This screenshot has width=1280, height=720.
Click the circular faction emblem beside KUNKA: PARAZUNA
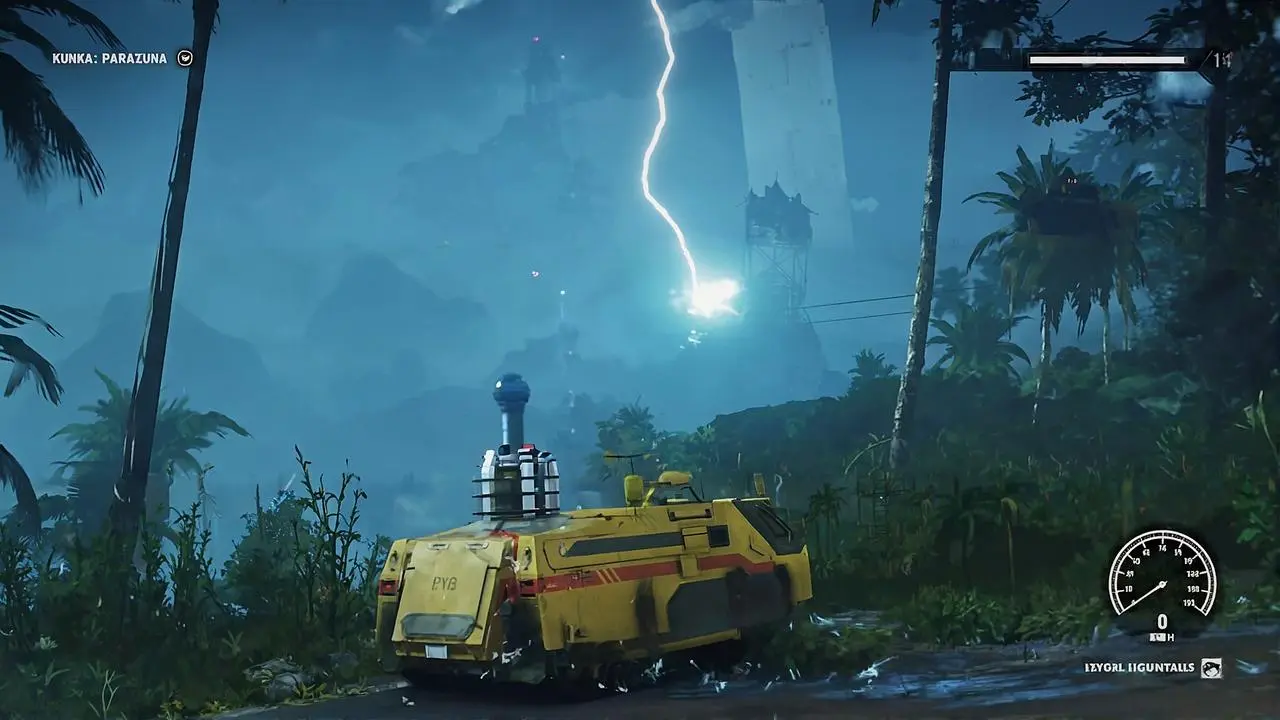coord(185,58)
